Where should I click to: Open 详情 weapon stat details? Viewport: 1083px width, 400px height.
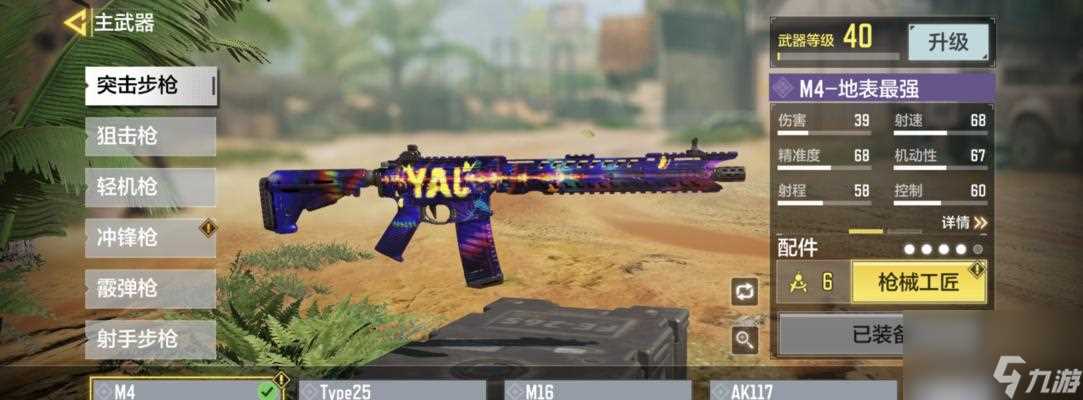point(964,222)
